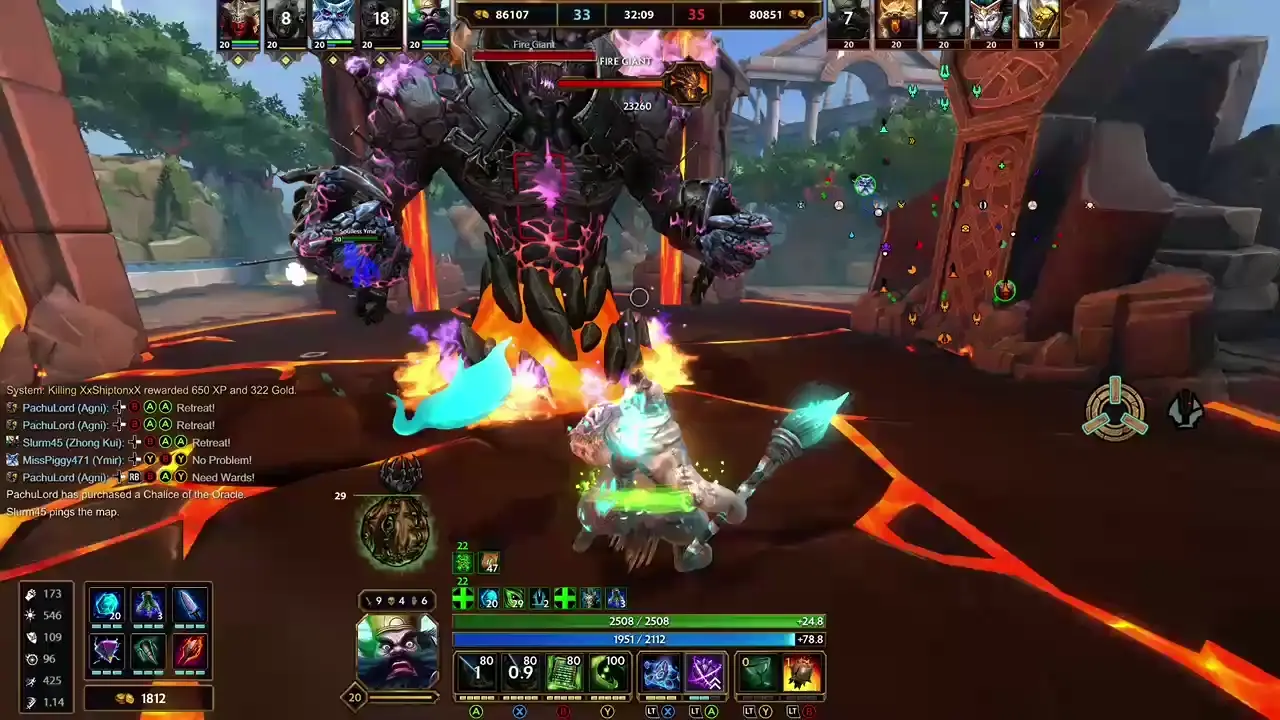Viewport: 1280px width, 720px height.
Task: Click the green health bar showing 2508/2508
Action: 640,622
